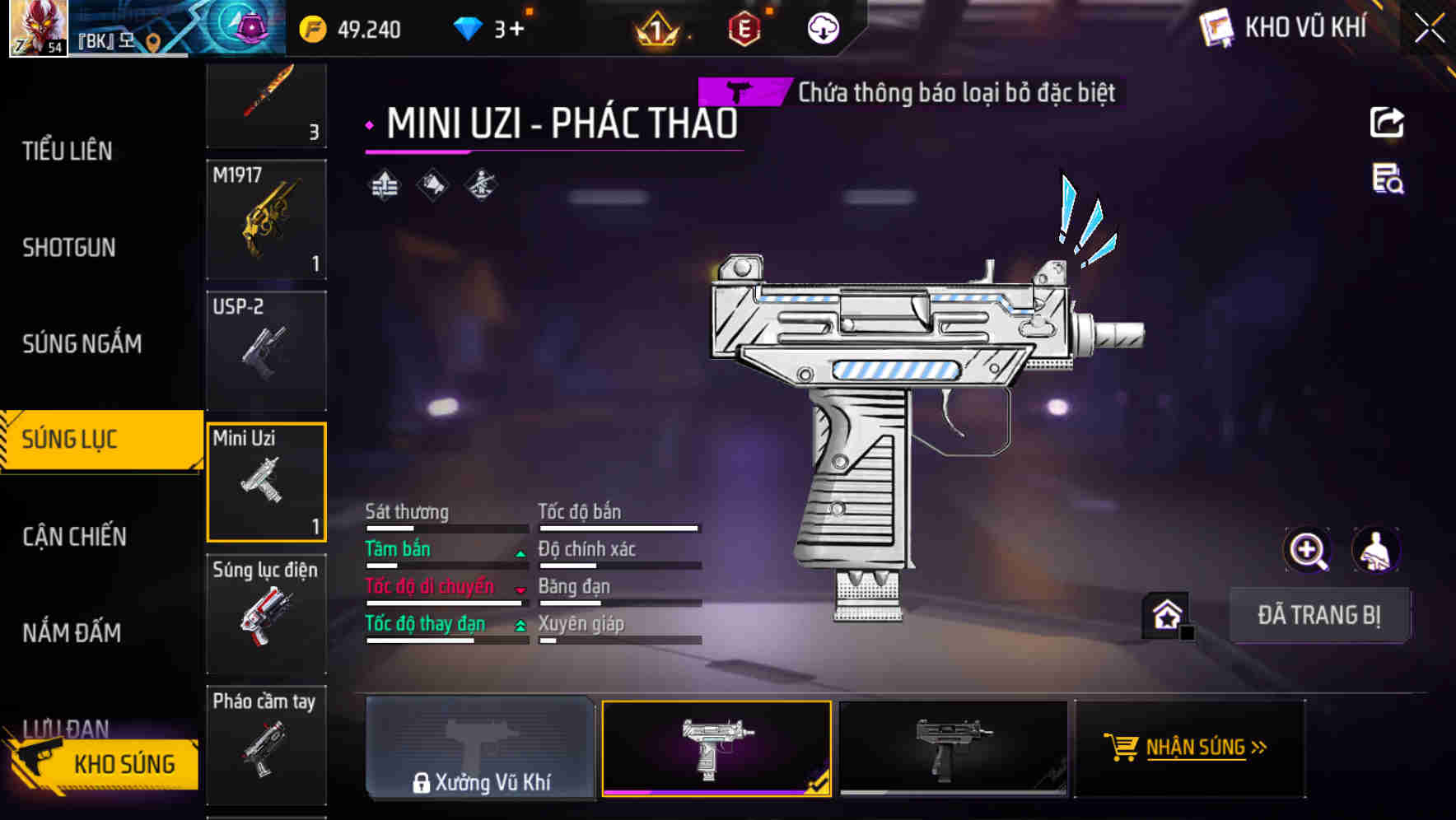Viewport: 1456px width, 820px height.
Task: Open the magnify/zoom preview icon
Action: [1308, 549]
